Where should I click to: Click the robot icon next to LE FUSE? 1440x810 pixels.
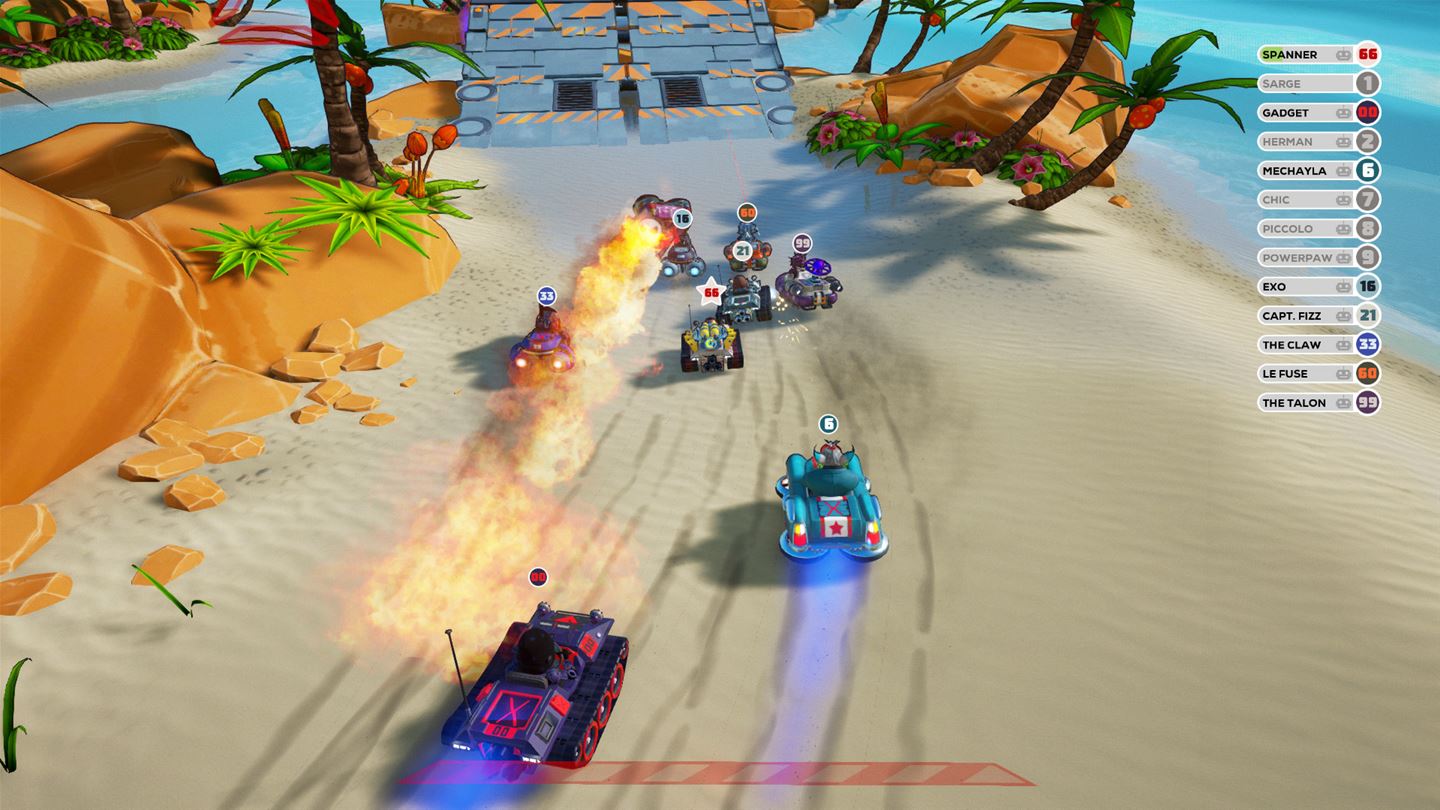[x=1341, y=373]
